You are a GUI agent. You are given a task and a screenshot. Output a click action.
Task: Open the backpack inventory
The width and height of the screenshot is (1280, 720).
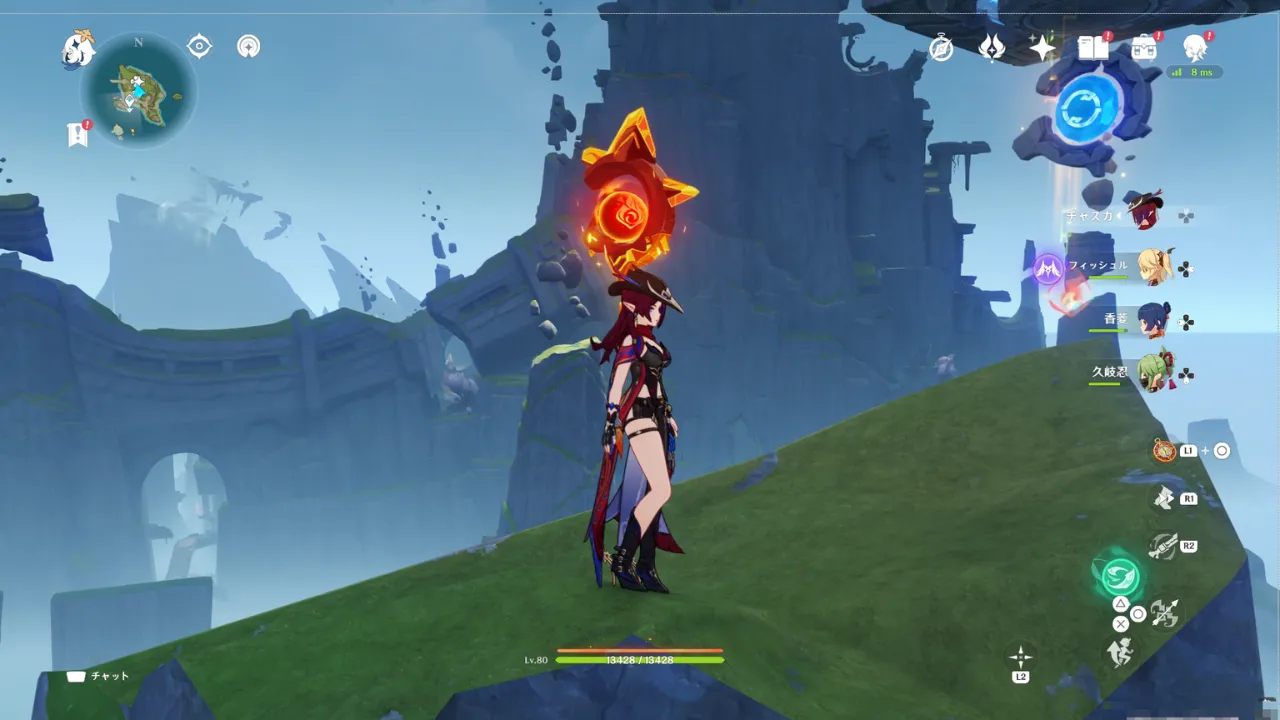pyautogui.click(x=1144, y=47)
